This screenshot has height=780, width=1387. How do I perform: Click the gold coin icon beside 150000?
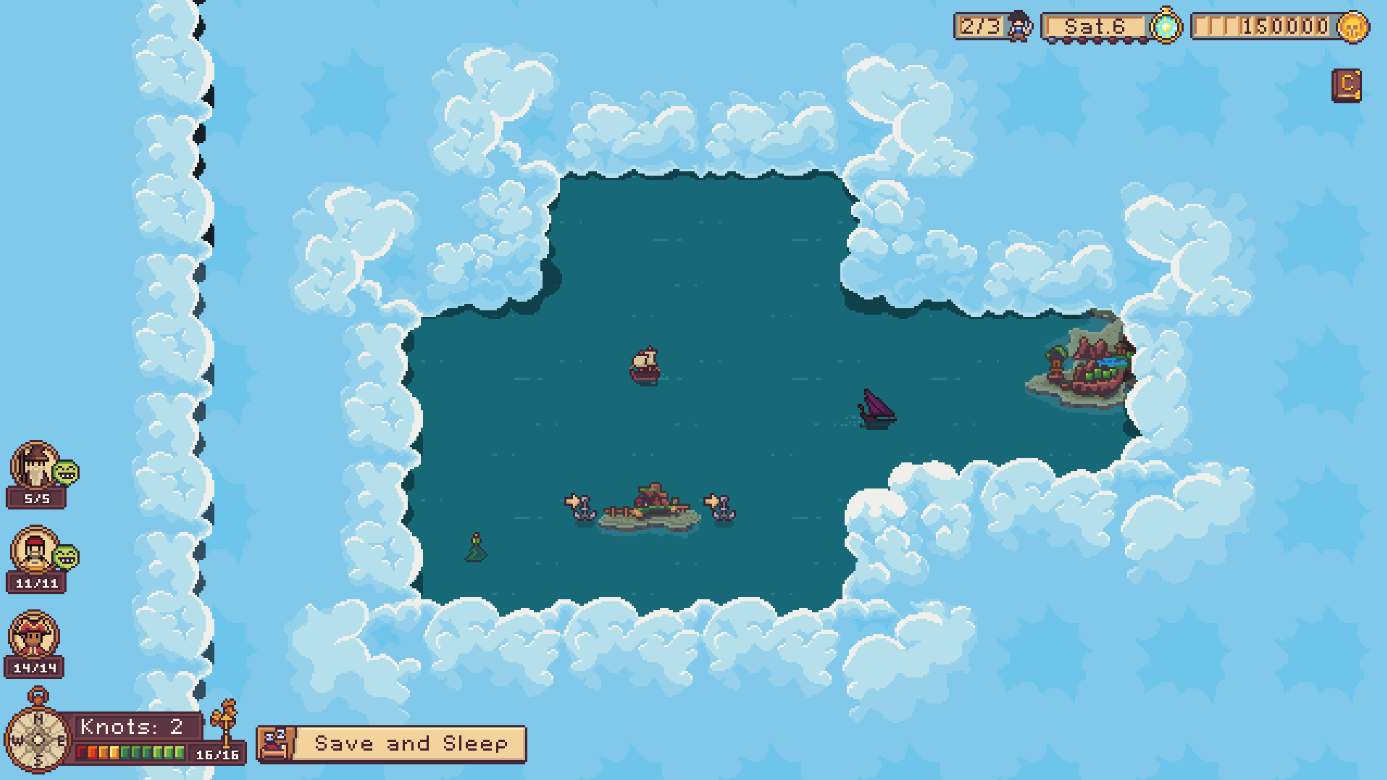[1352, 26]
